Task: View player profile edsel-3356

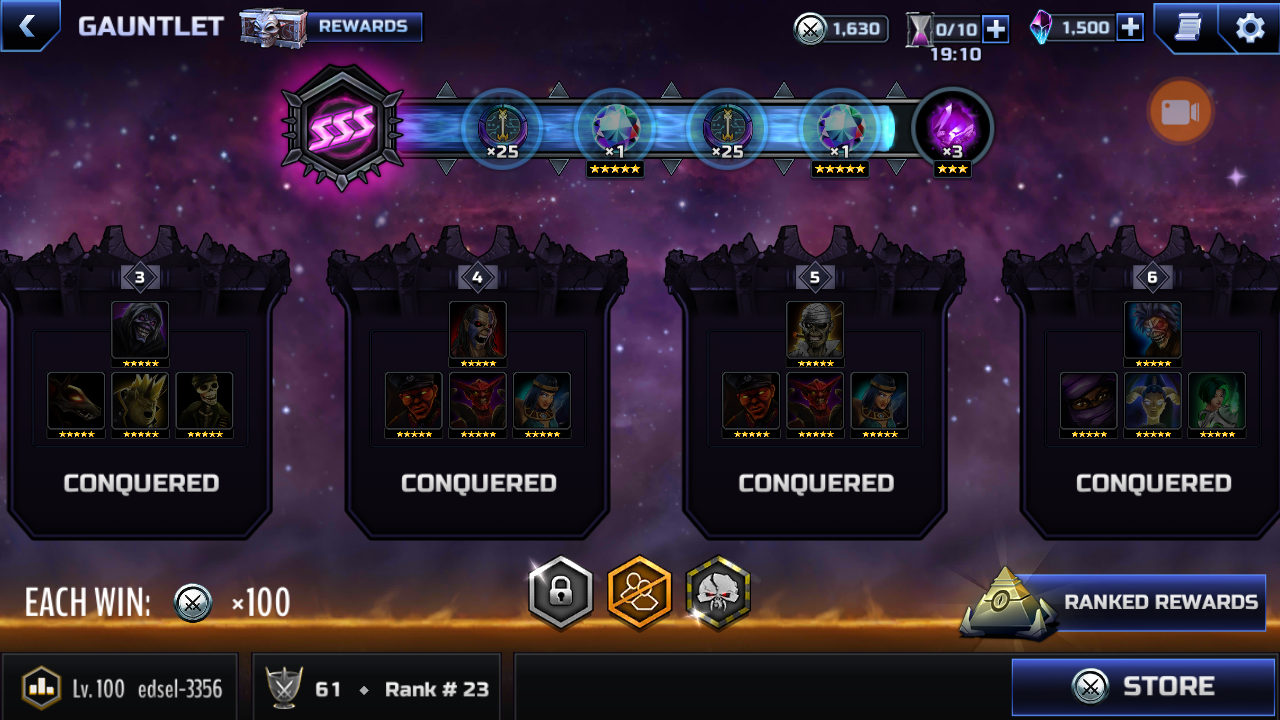Action: [120, 688]
